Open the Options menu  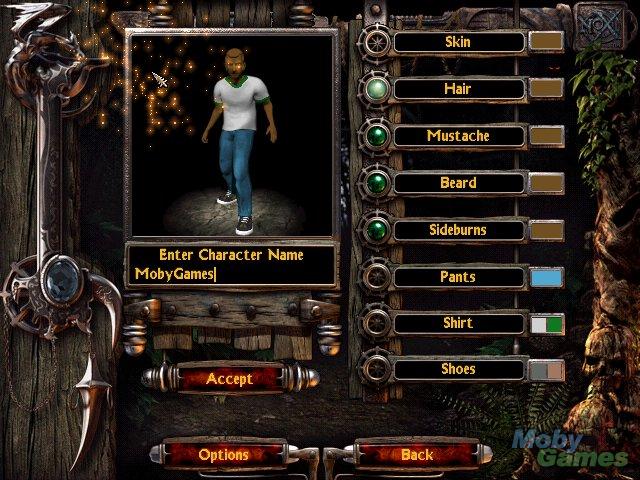(x=223, y=455)
